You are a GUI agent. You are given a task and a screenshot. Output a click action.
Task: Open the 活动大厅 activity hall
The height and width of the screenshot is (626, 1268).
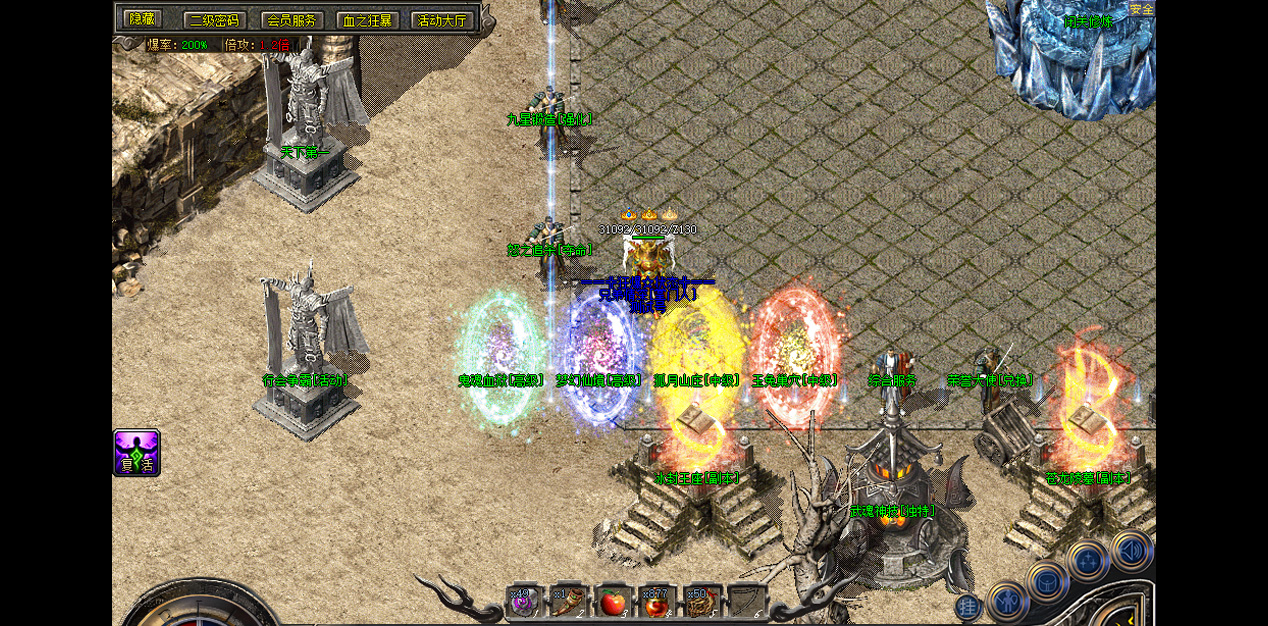pos(442,20)
